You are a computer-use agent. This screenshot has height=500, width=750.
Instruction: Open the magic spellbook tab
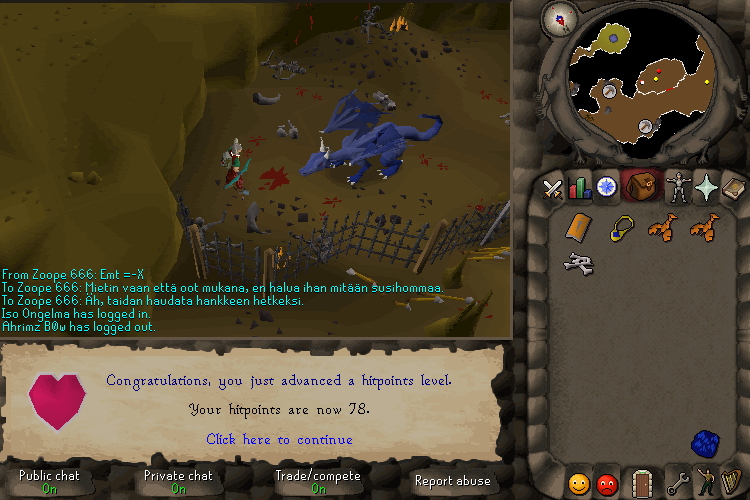coord(733,187)
